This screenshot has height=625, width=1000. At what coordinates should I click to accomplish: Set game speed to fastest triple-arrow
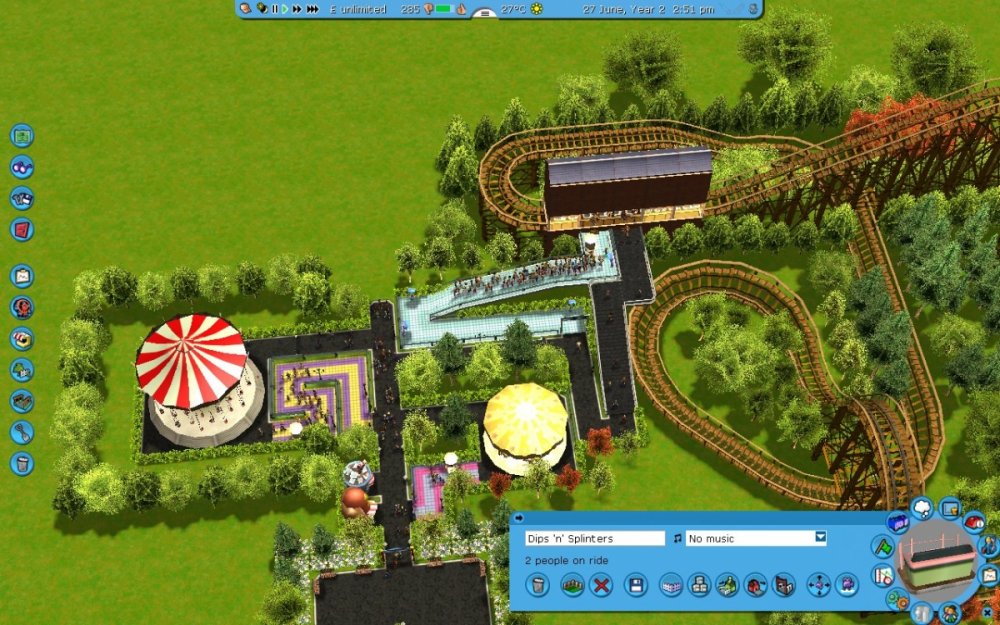pyautogui.click(x=313, y=9)
